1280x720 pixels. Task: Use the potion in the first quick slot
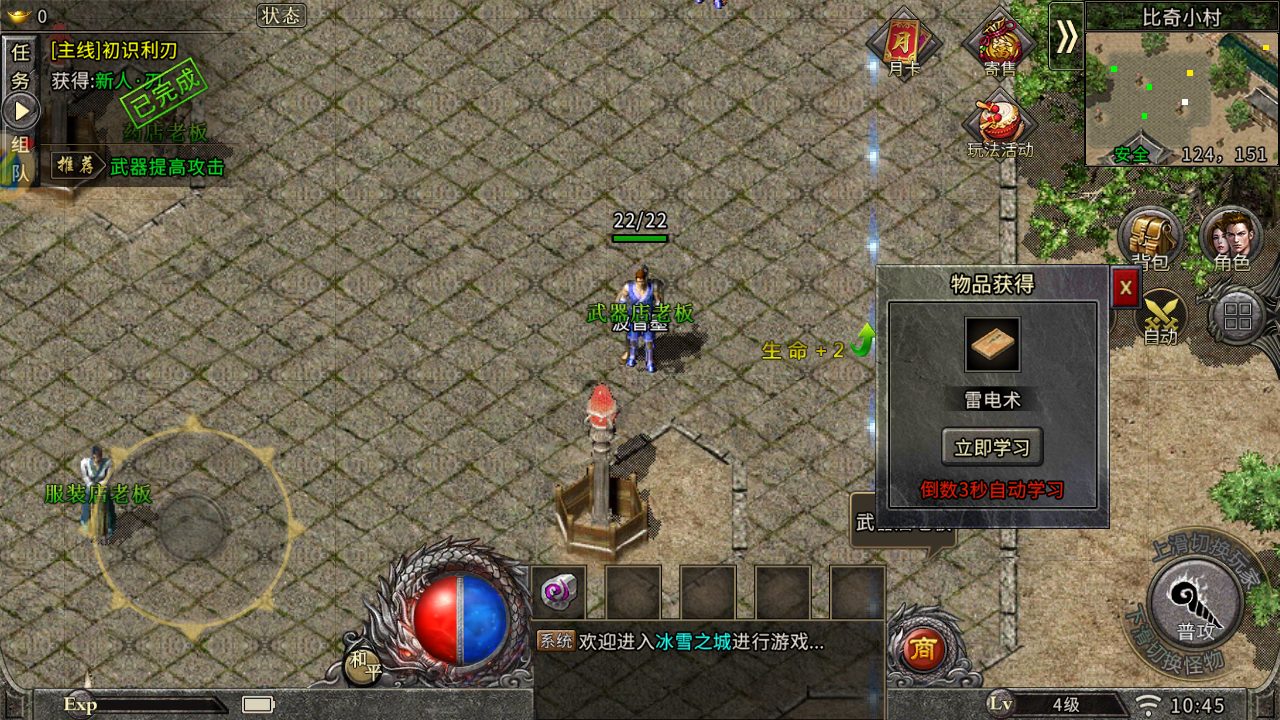560,592
